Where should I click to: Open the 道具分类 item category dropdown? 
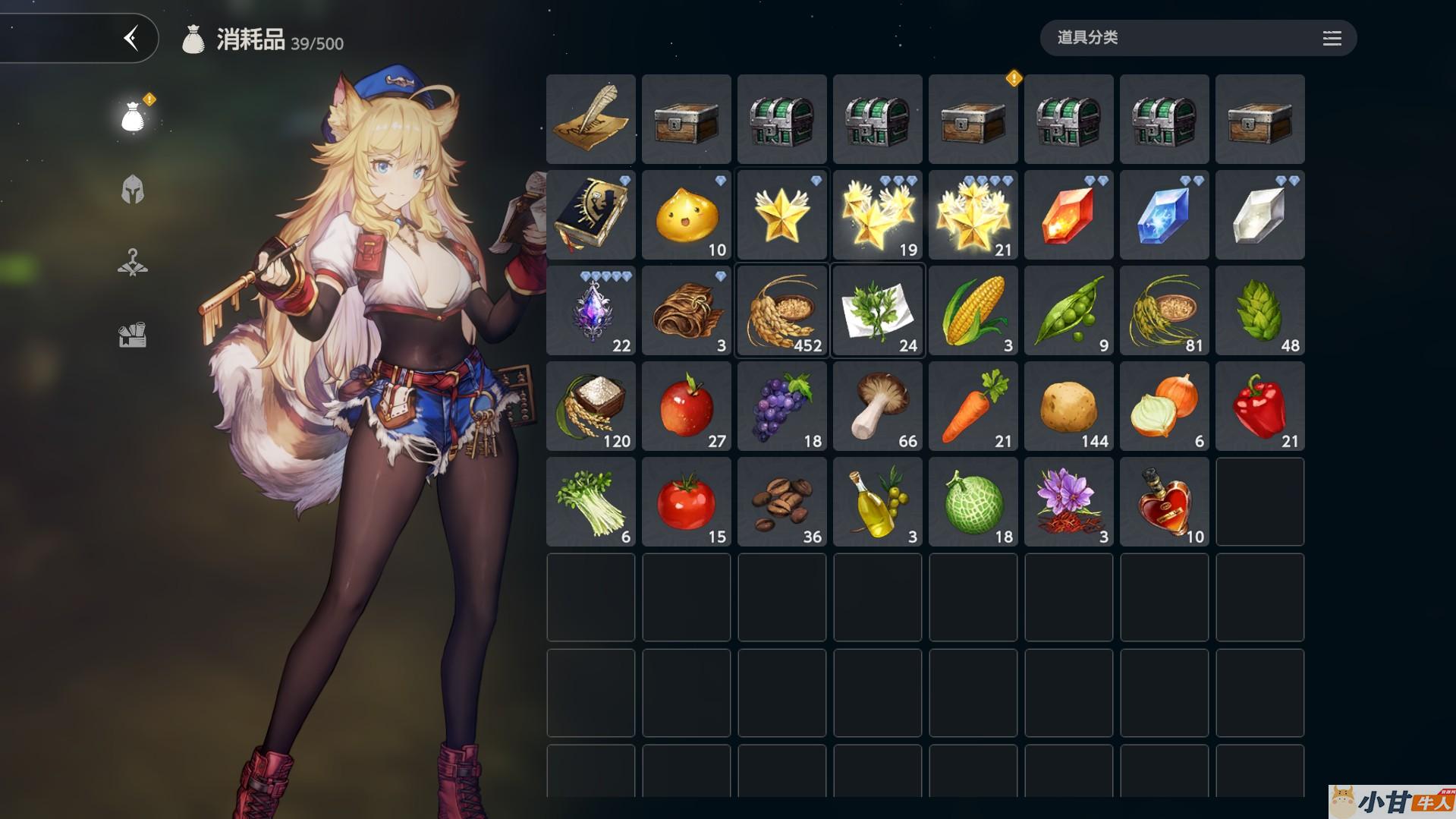1198,38
